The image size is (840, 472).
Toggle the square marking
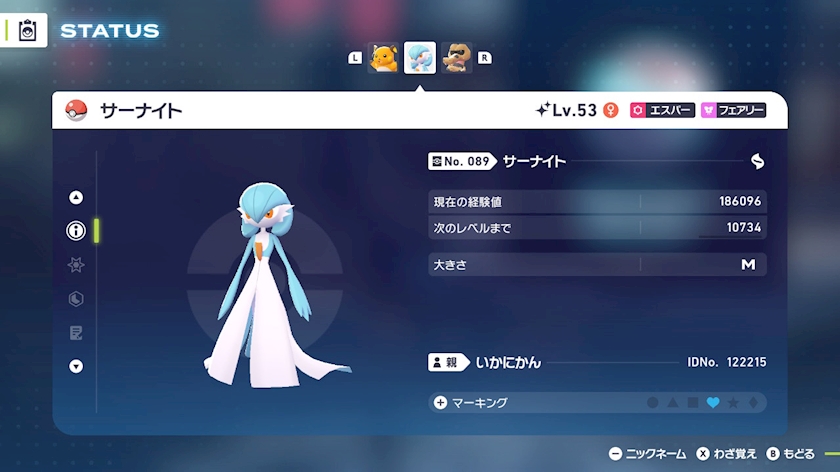[x=693, y=403]
